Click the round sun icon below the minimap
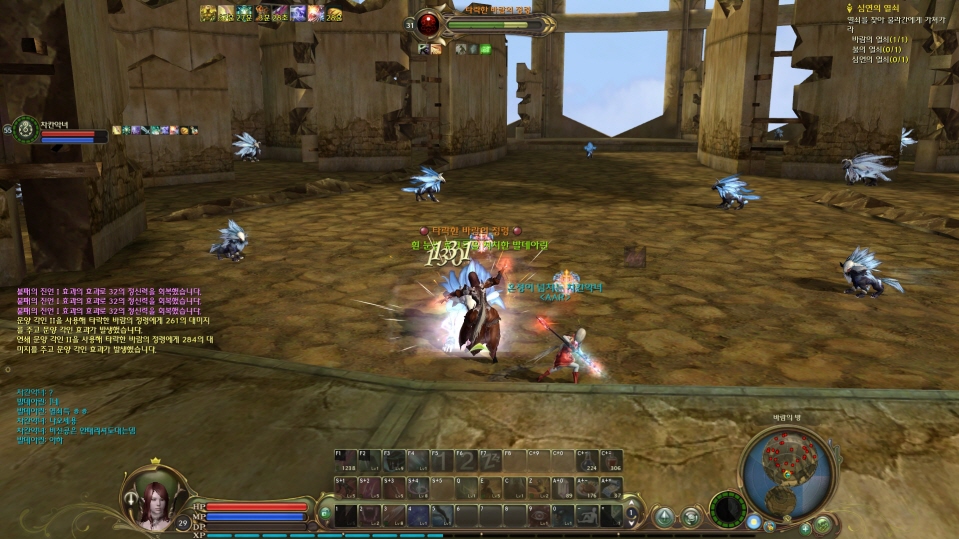 tap(754, 522)
